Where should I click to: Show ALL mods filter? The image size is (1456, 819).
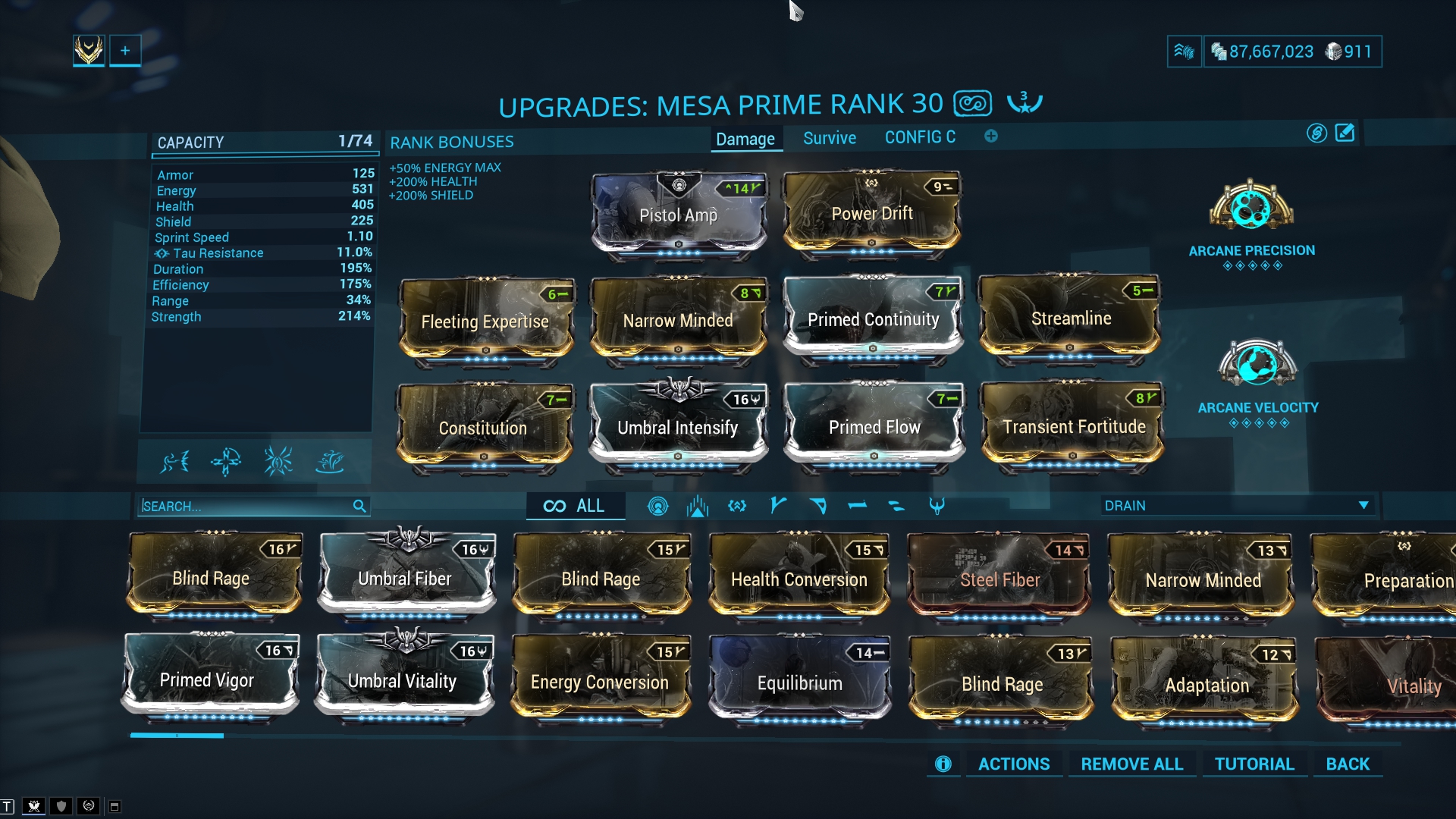click(575, 506)
